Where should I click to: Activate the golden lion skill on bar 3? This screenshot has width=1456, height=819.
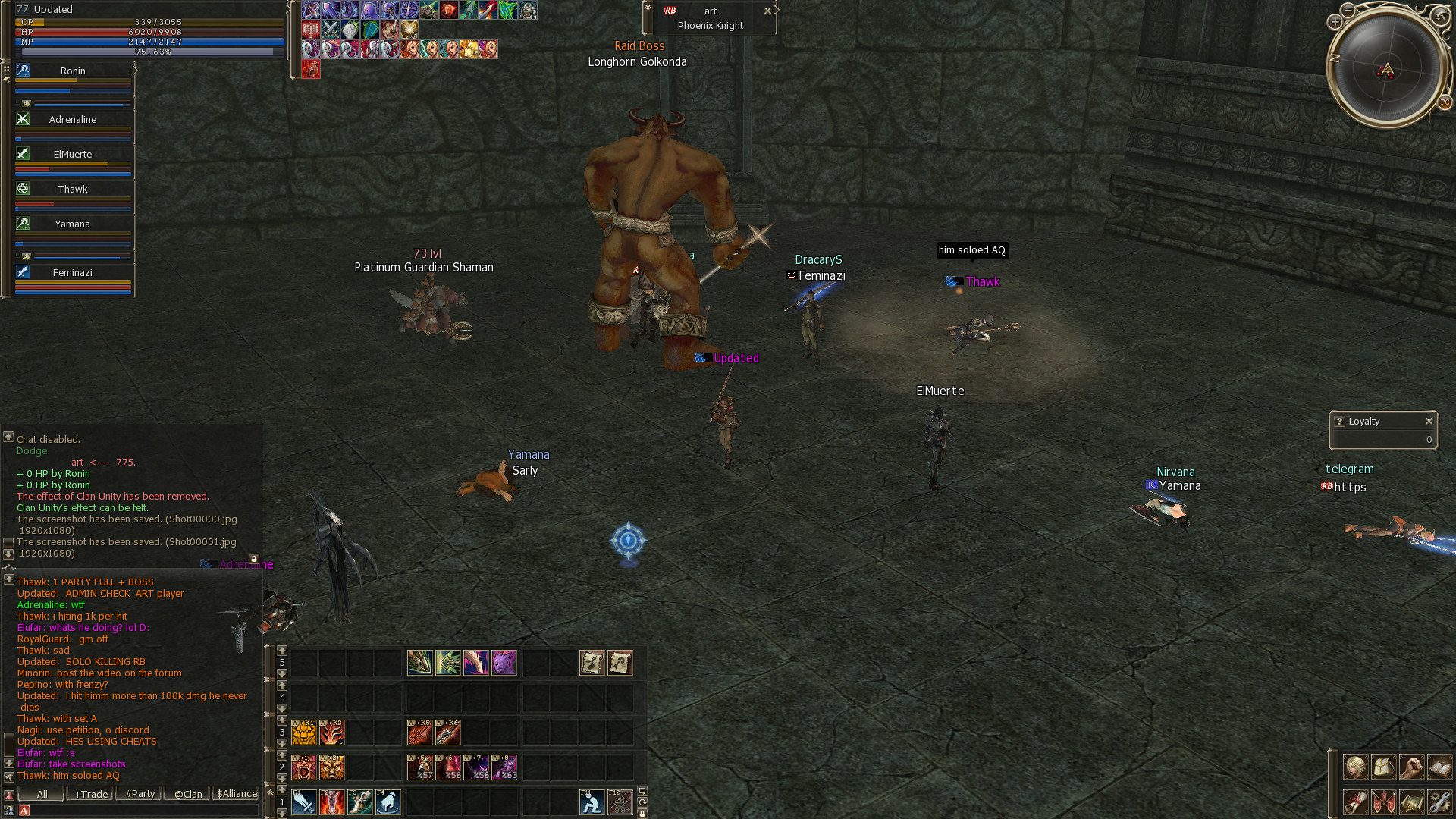coord(304,733)
